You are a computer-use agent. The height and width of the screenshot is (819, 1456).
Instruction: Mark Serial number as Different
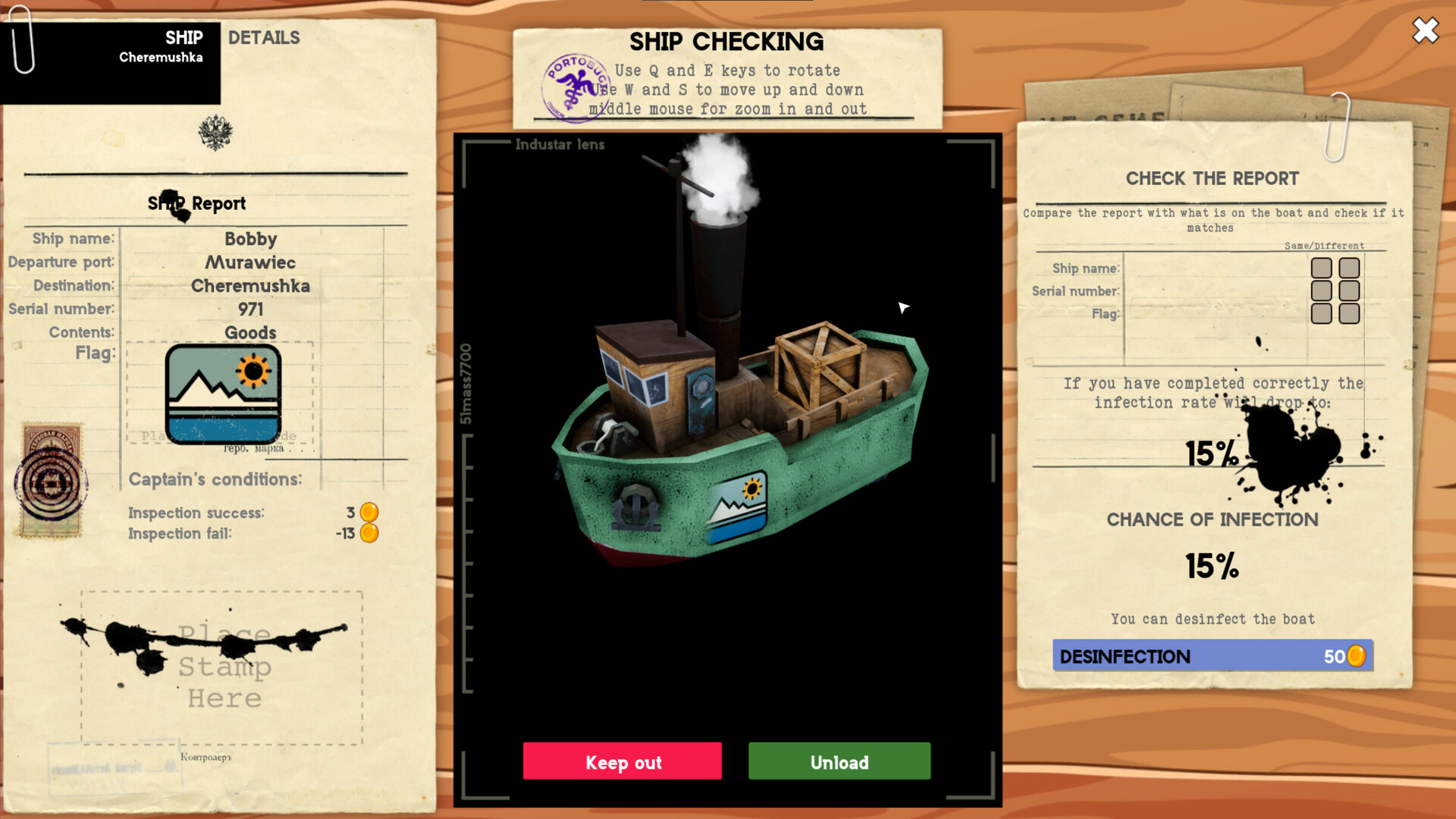tap(1348, 290)
